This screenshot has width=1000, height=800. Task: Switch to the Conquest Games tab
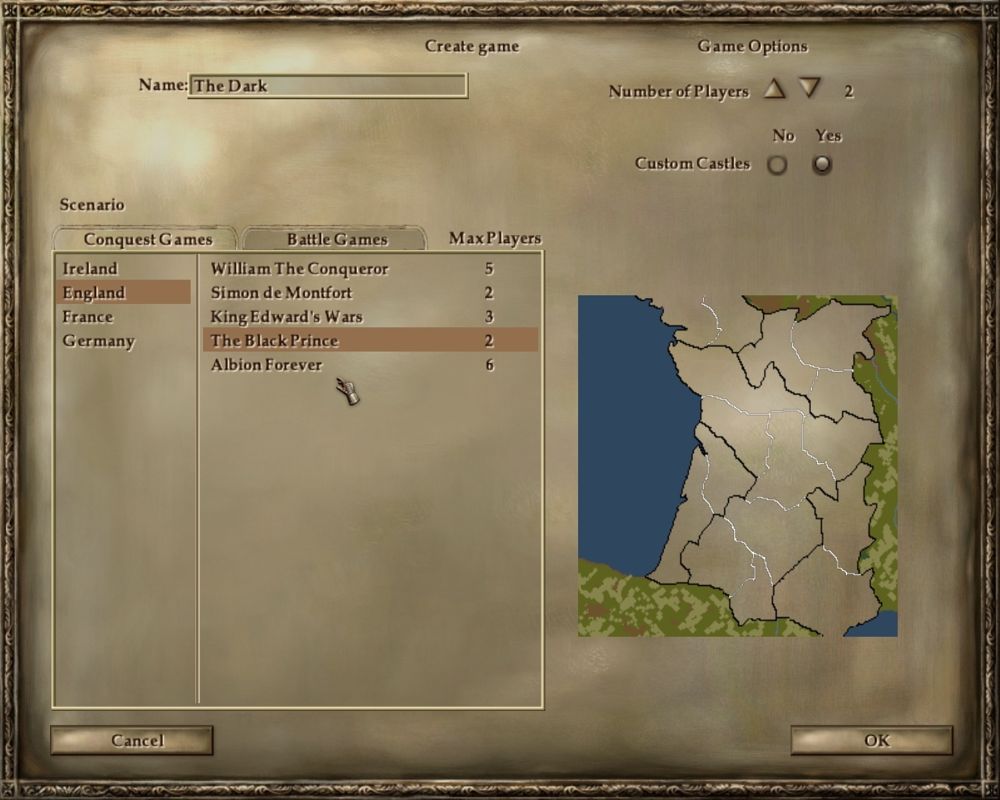(x=147, y=239)
